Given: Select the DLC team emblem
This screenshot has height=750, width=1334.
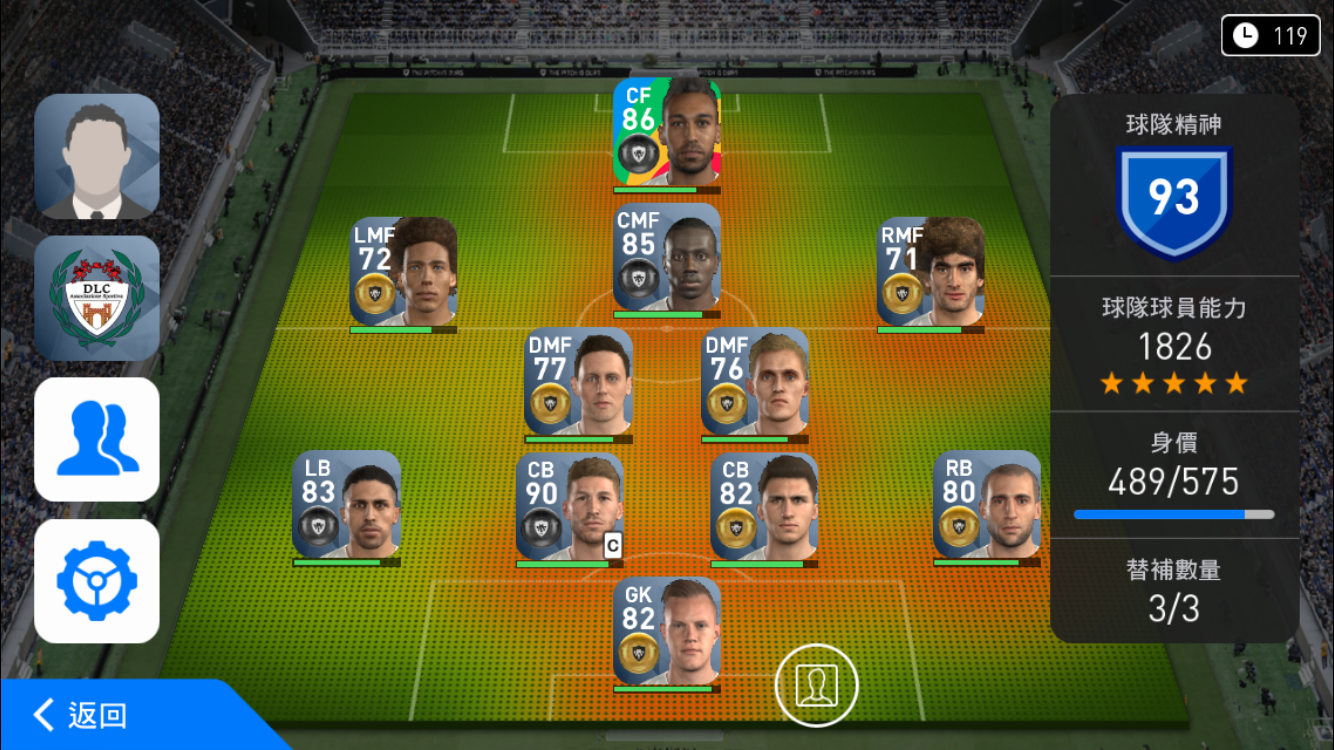Looking at the screenshot, I should [x=97, y=298].
